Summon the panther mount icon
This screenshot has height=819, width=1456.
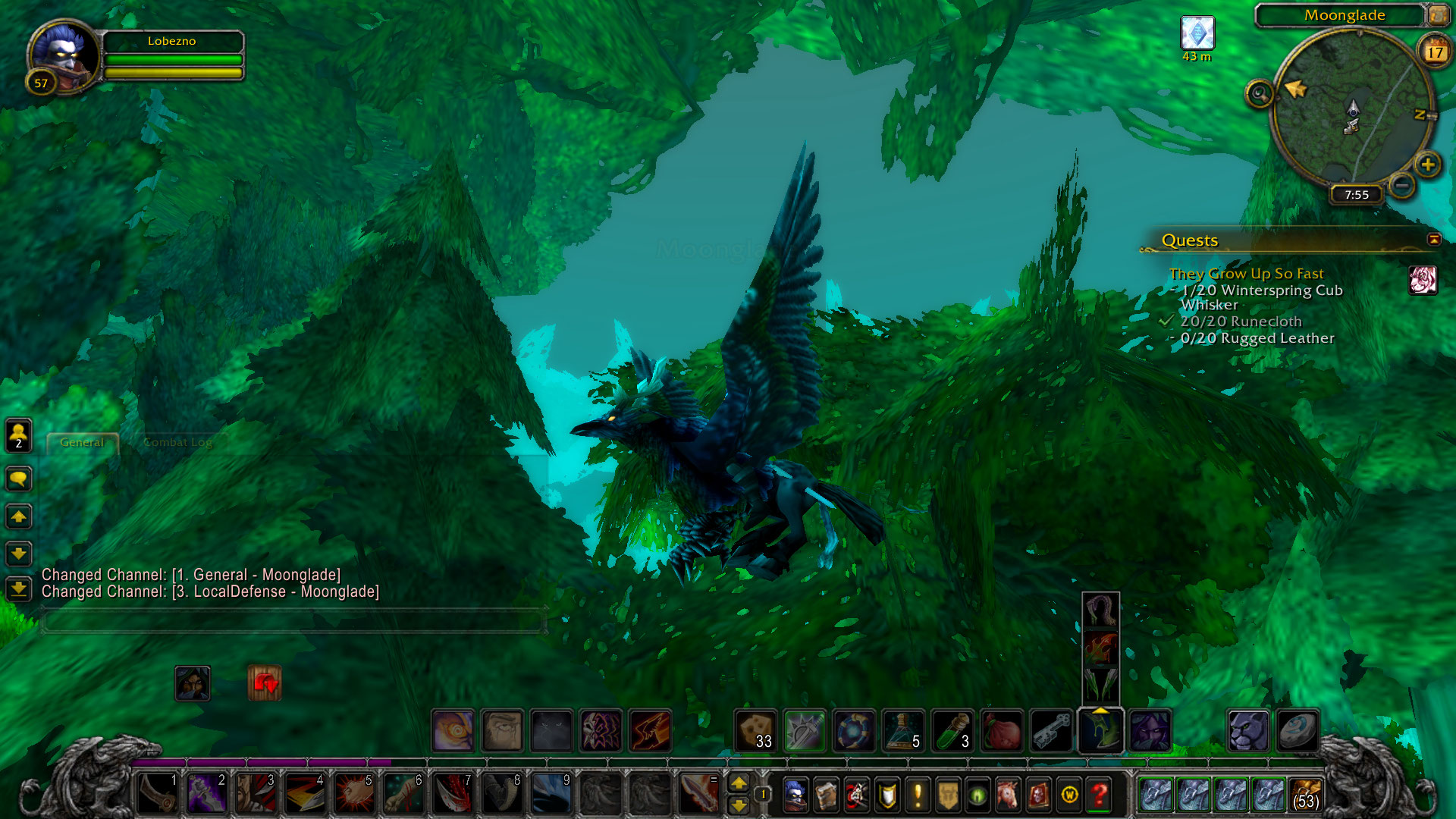click(1248, 731)
